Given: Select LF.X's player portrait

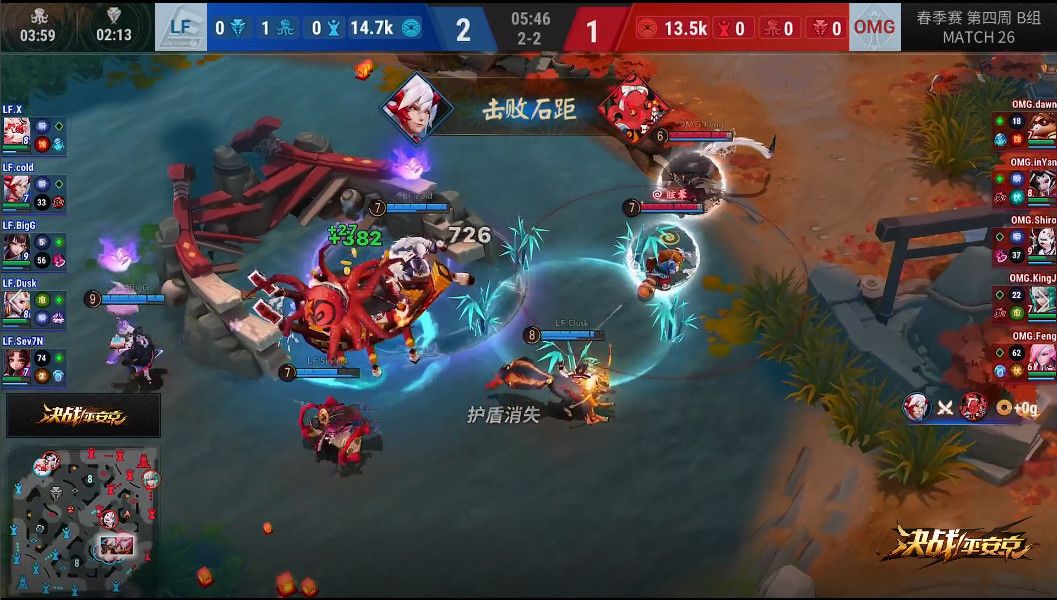Looking at the screenshot, I should tap(15, 132).
